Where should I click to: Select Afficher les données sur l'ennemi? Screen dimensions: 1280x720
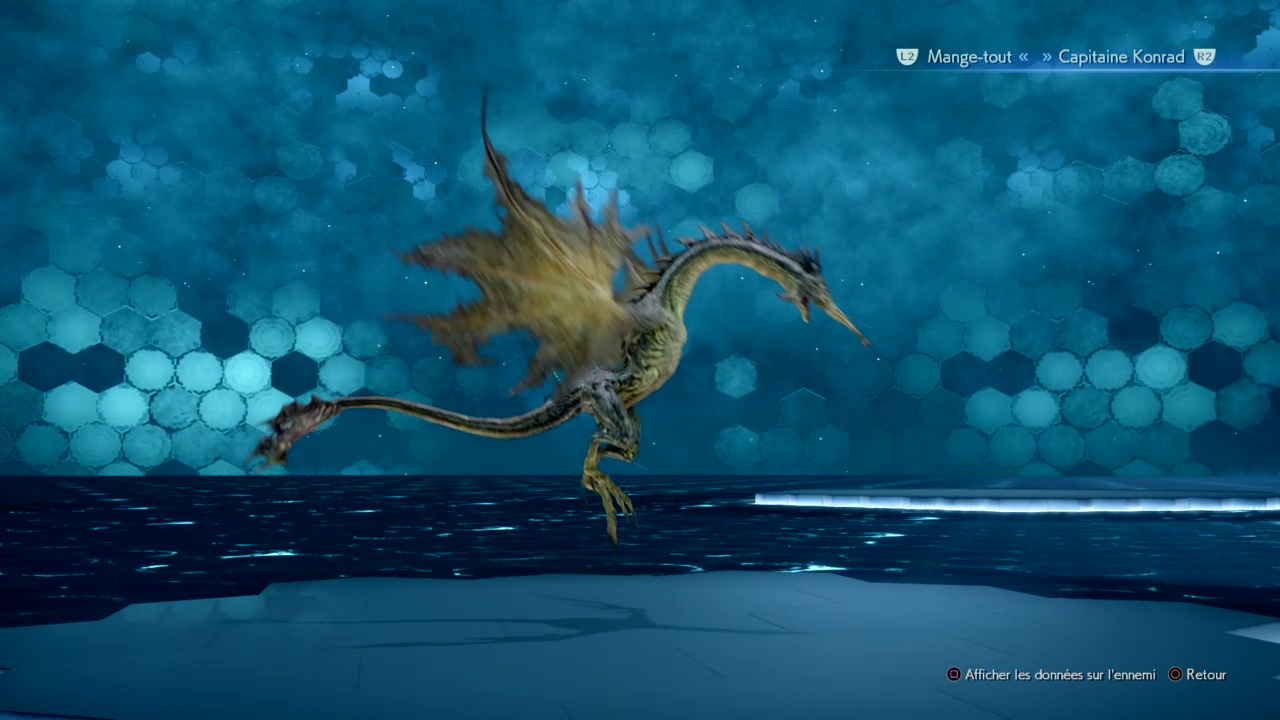(x=1058, y=675)
